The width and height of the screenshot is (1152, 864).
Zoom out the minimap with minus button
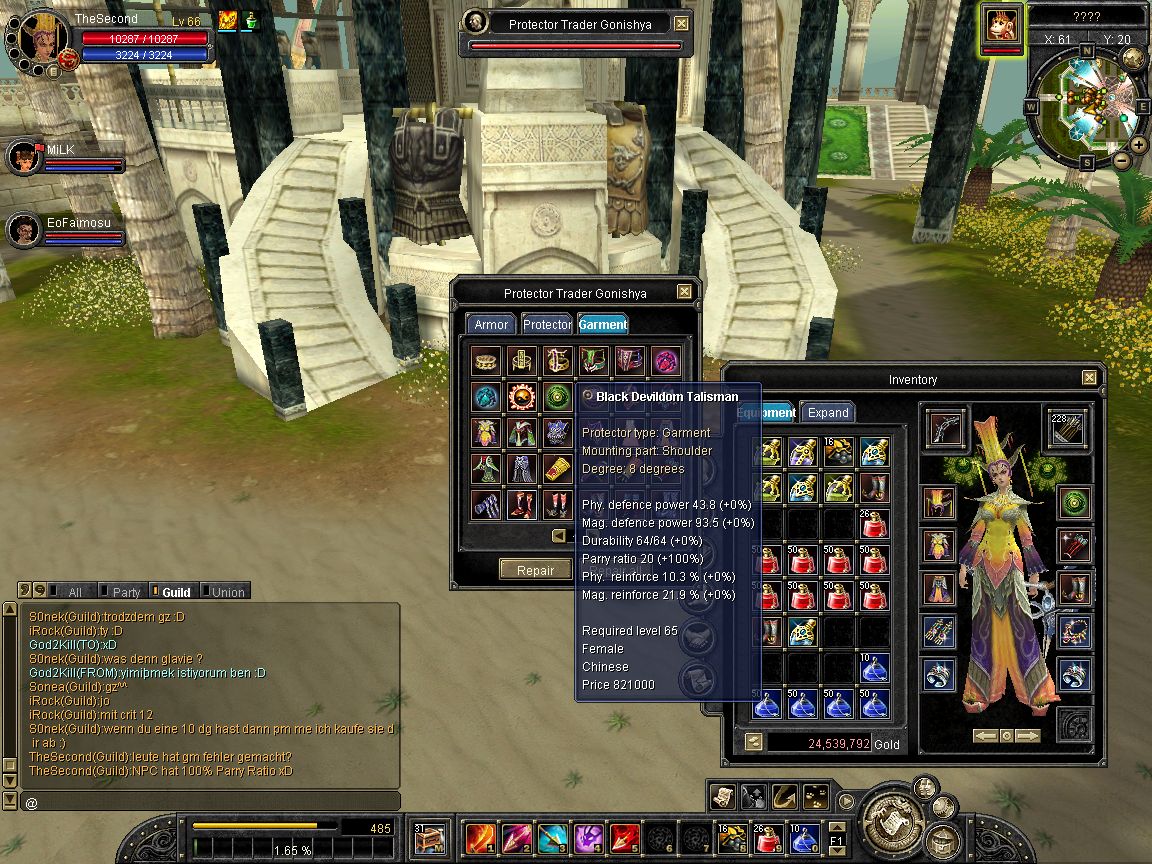[x=1122, y=160]
